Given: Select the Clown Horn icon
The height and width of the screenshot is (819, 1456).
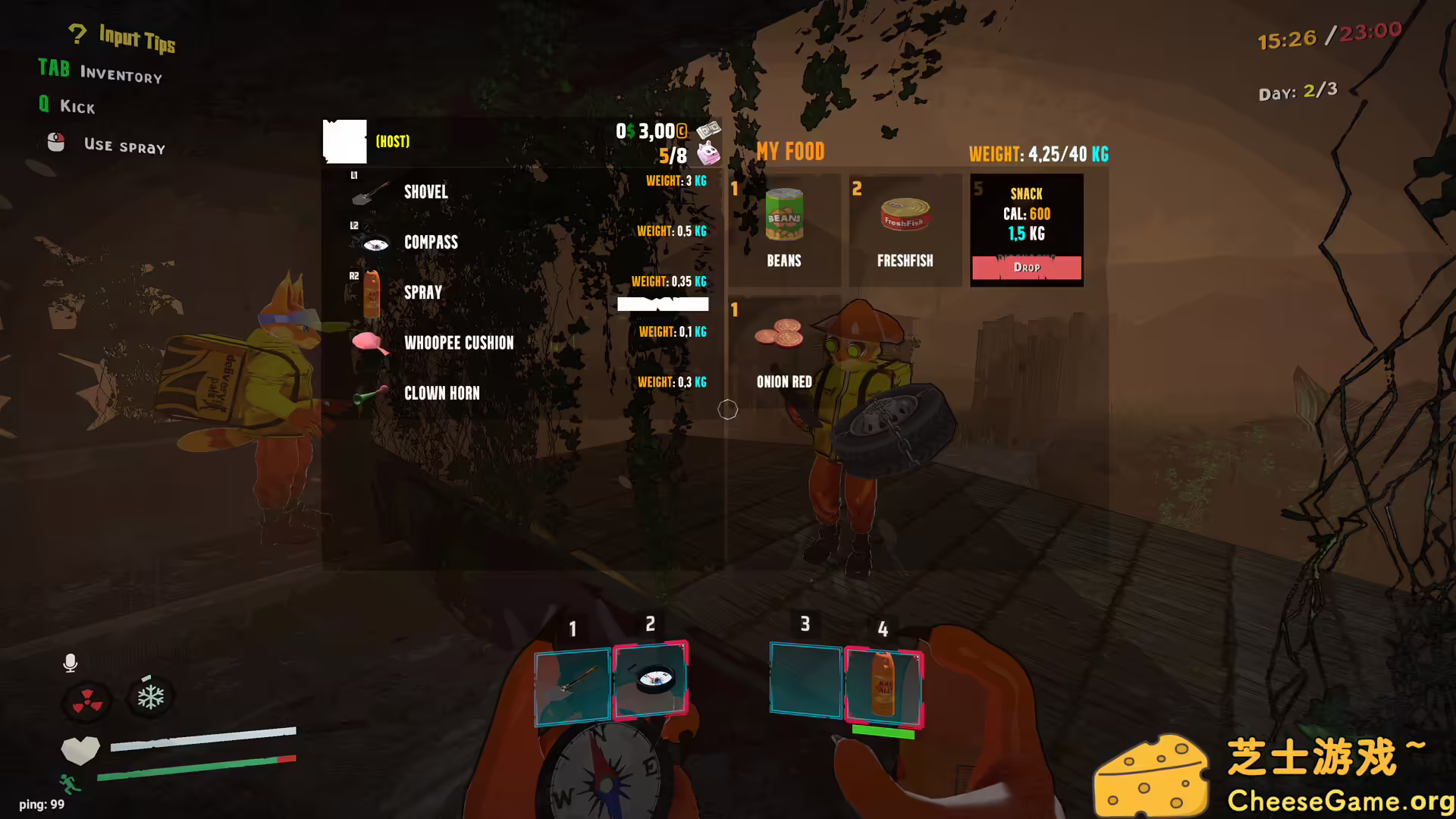Looking at the screenshot, I should click(369, 394).
